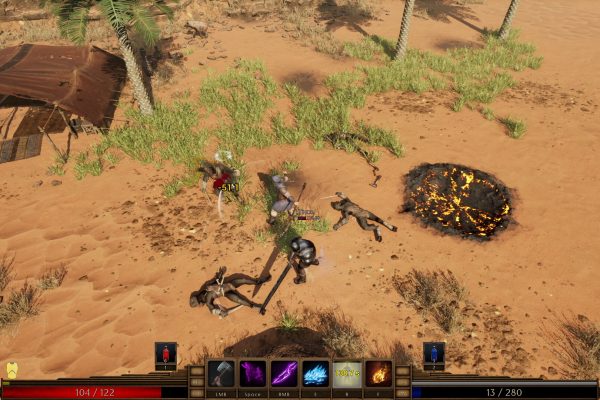Cast the fireball spell
Image resolution: width=600 pixels, height=400 pixels.
378,374
